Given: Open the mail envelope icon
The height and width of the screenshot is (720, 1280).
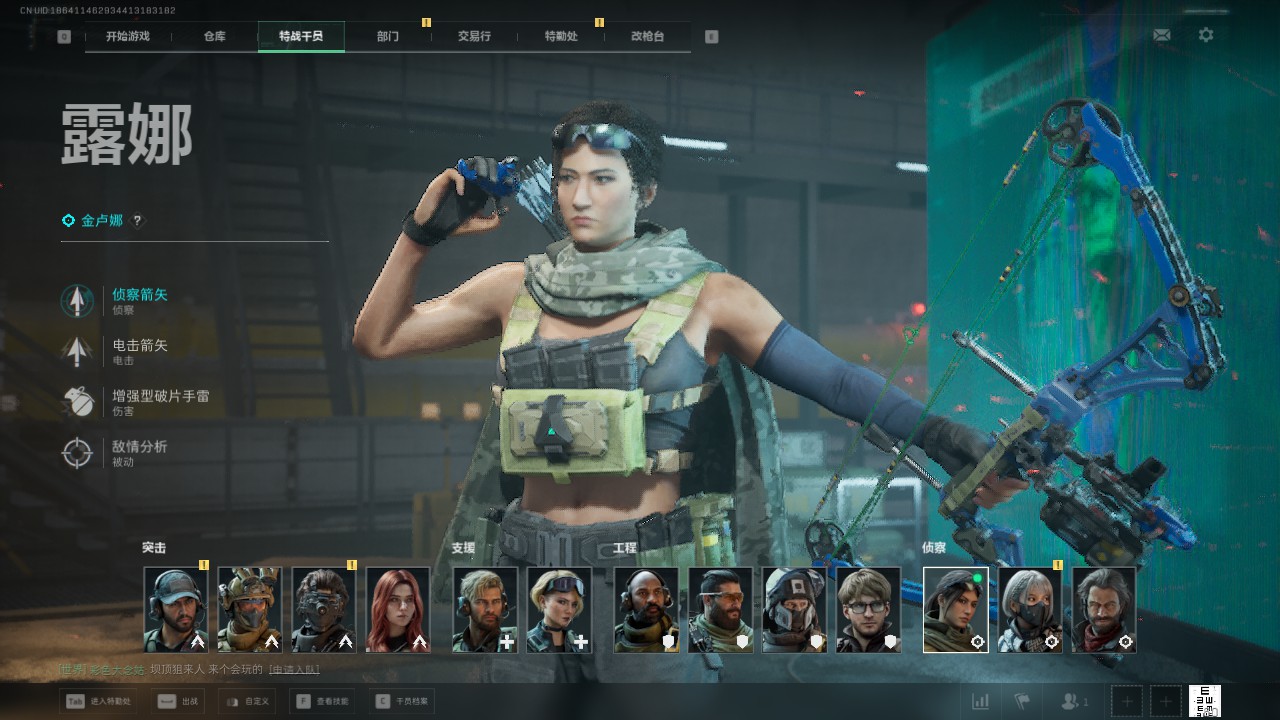Looking at the screenshot, I should (1161, 35).
